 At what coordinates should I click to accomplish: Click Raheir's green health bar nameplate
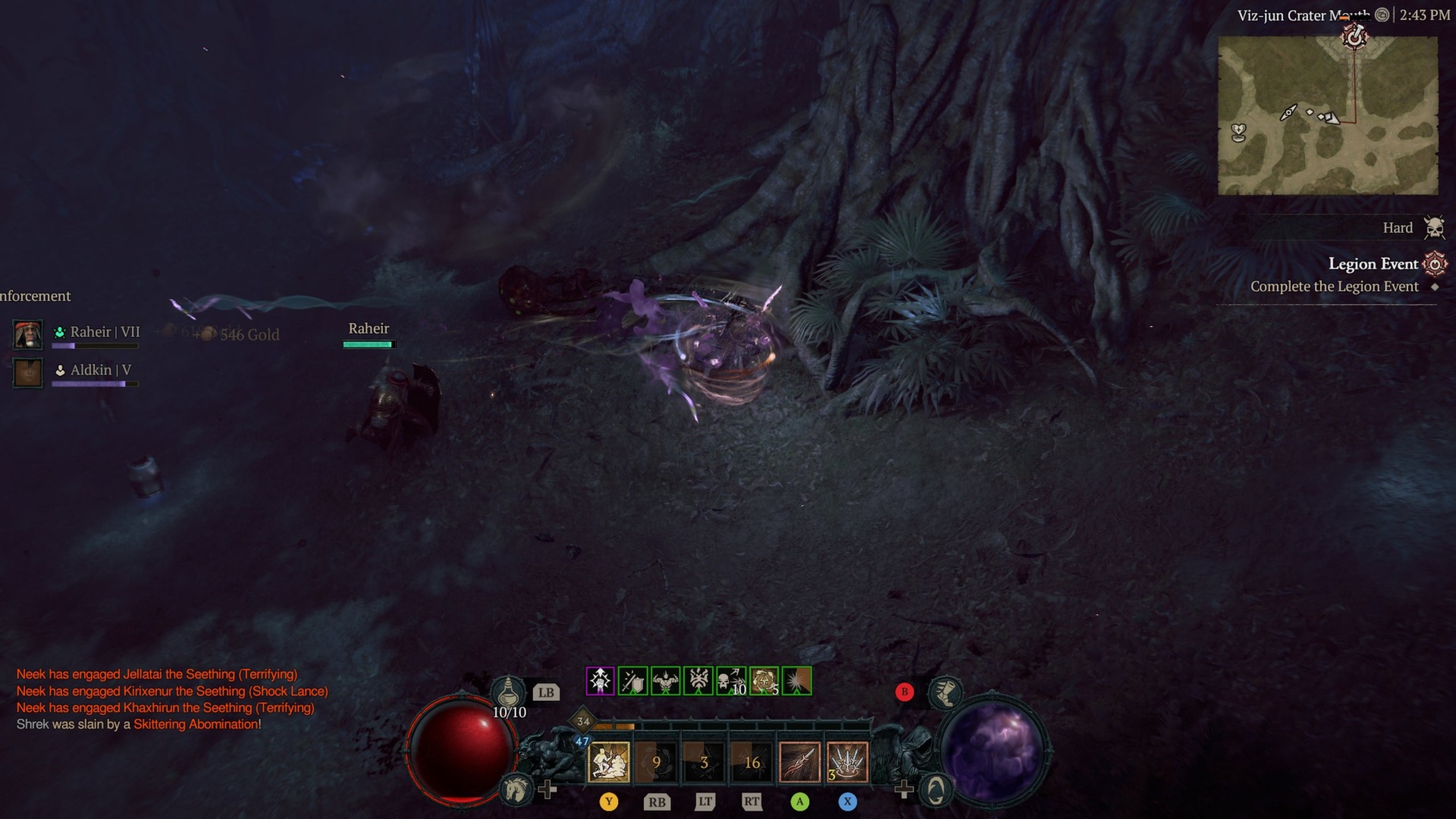coord(369,343)
